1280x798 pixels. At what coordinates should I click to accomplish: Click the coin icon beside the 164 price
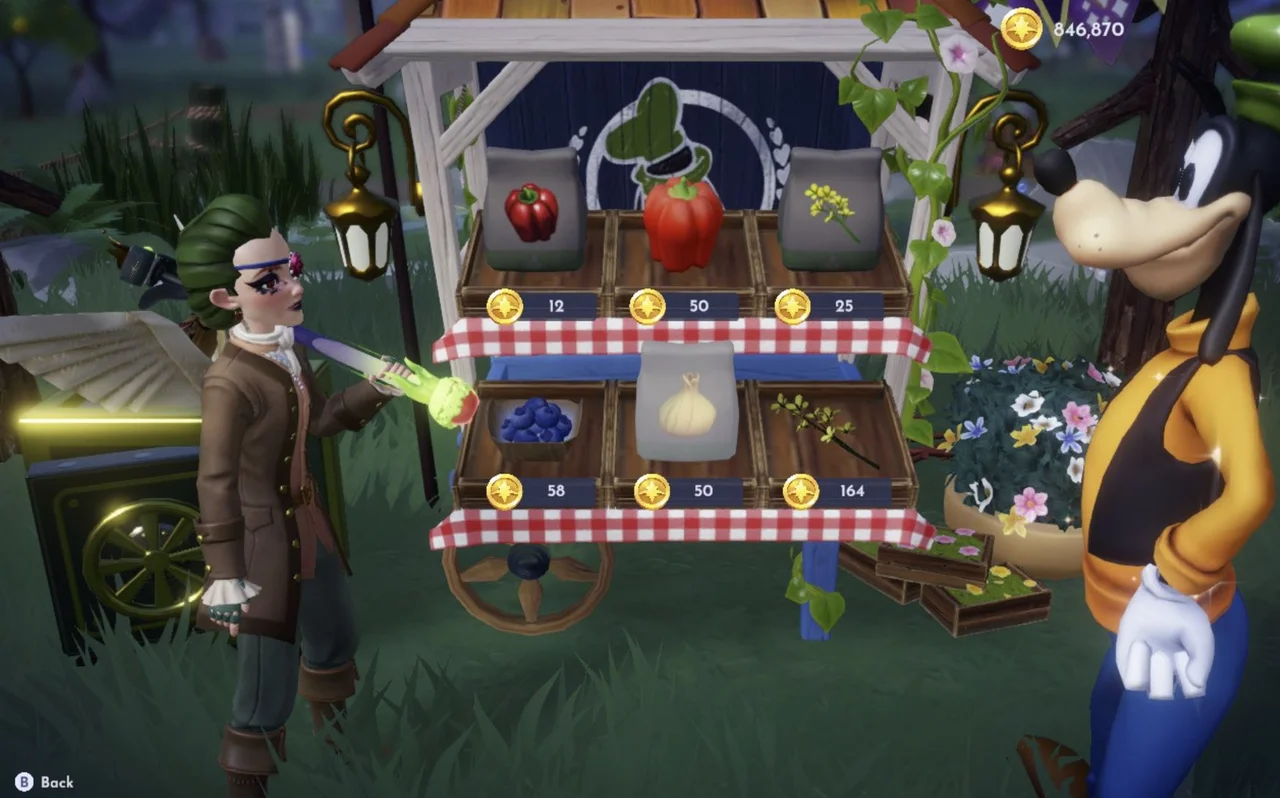801,490
